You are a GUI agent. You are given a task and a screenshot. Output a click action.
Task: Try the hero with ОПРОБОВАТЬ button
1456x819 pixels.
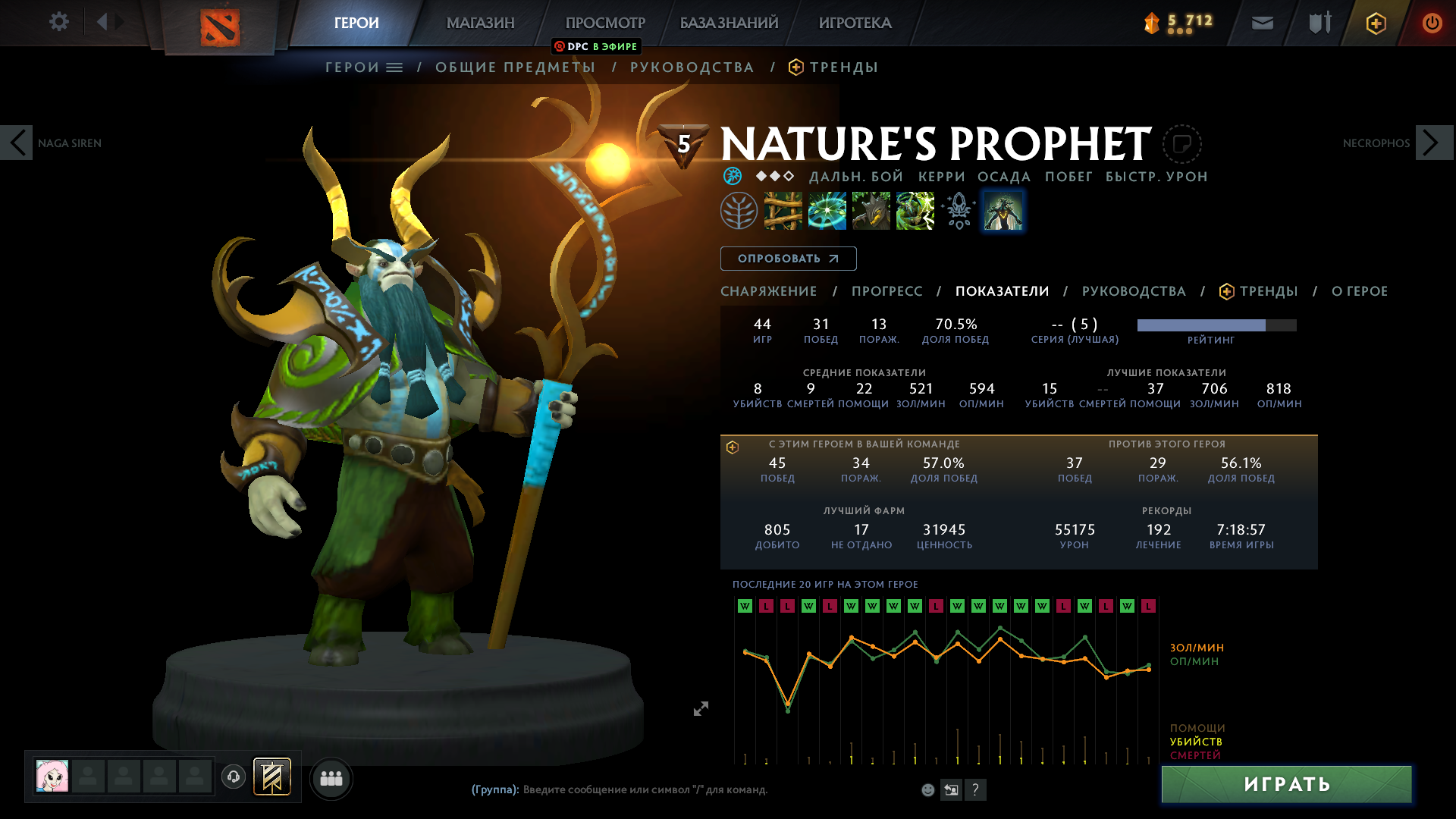coord(788,259)
